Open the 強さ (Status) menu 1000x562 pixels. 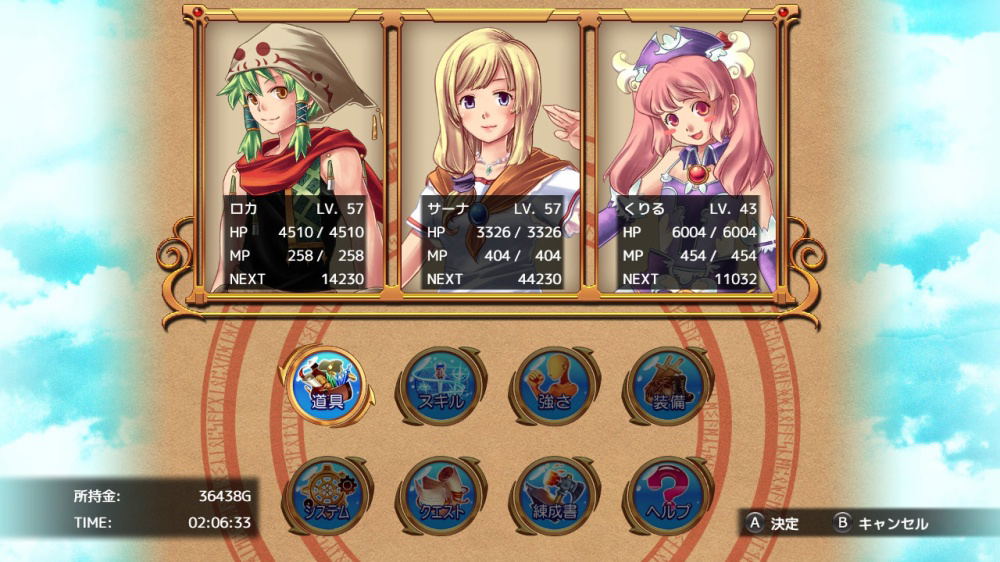556,386
